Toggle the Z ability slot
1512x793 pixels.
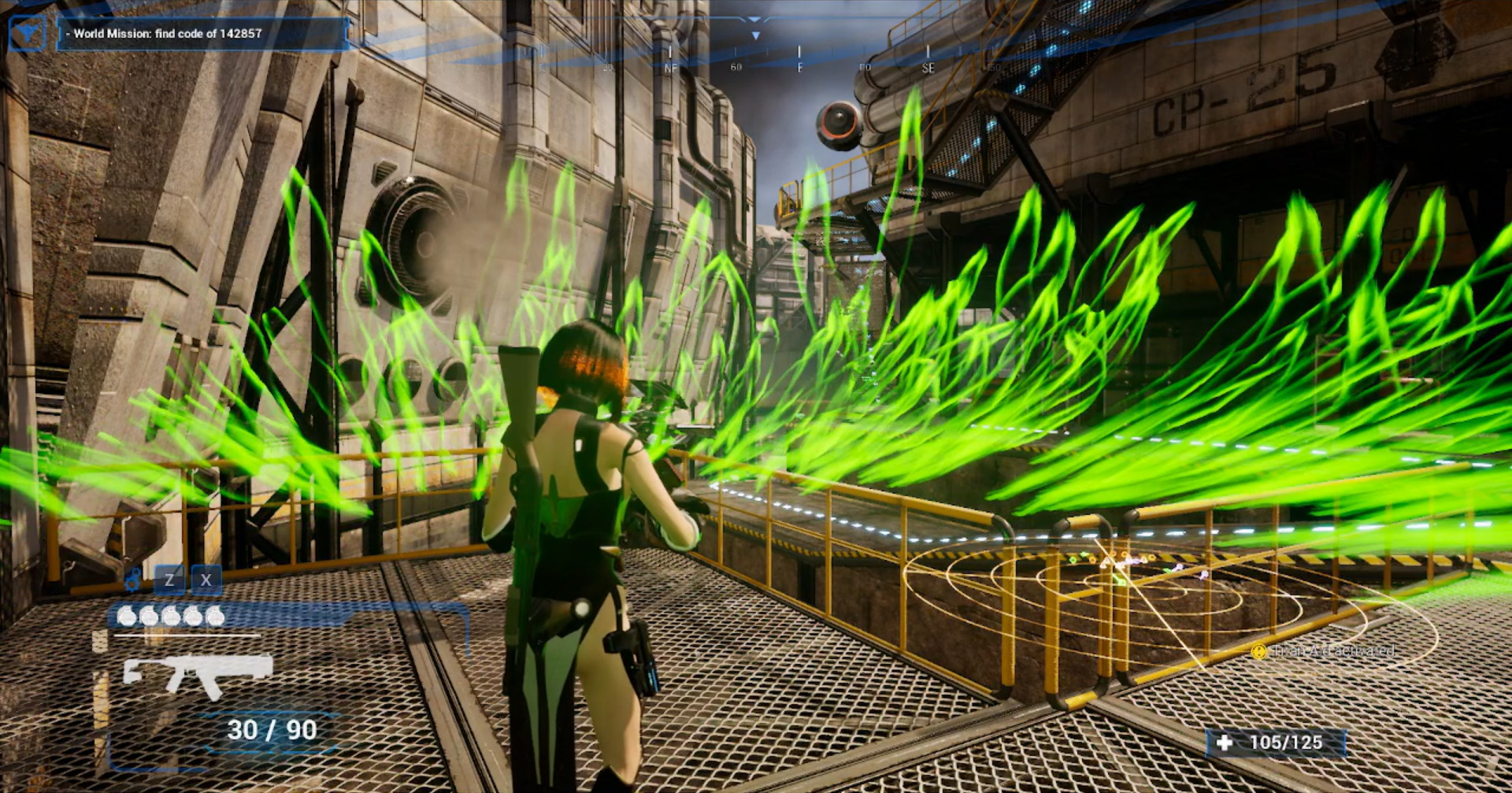point(169,580)
